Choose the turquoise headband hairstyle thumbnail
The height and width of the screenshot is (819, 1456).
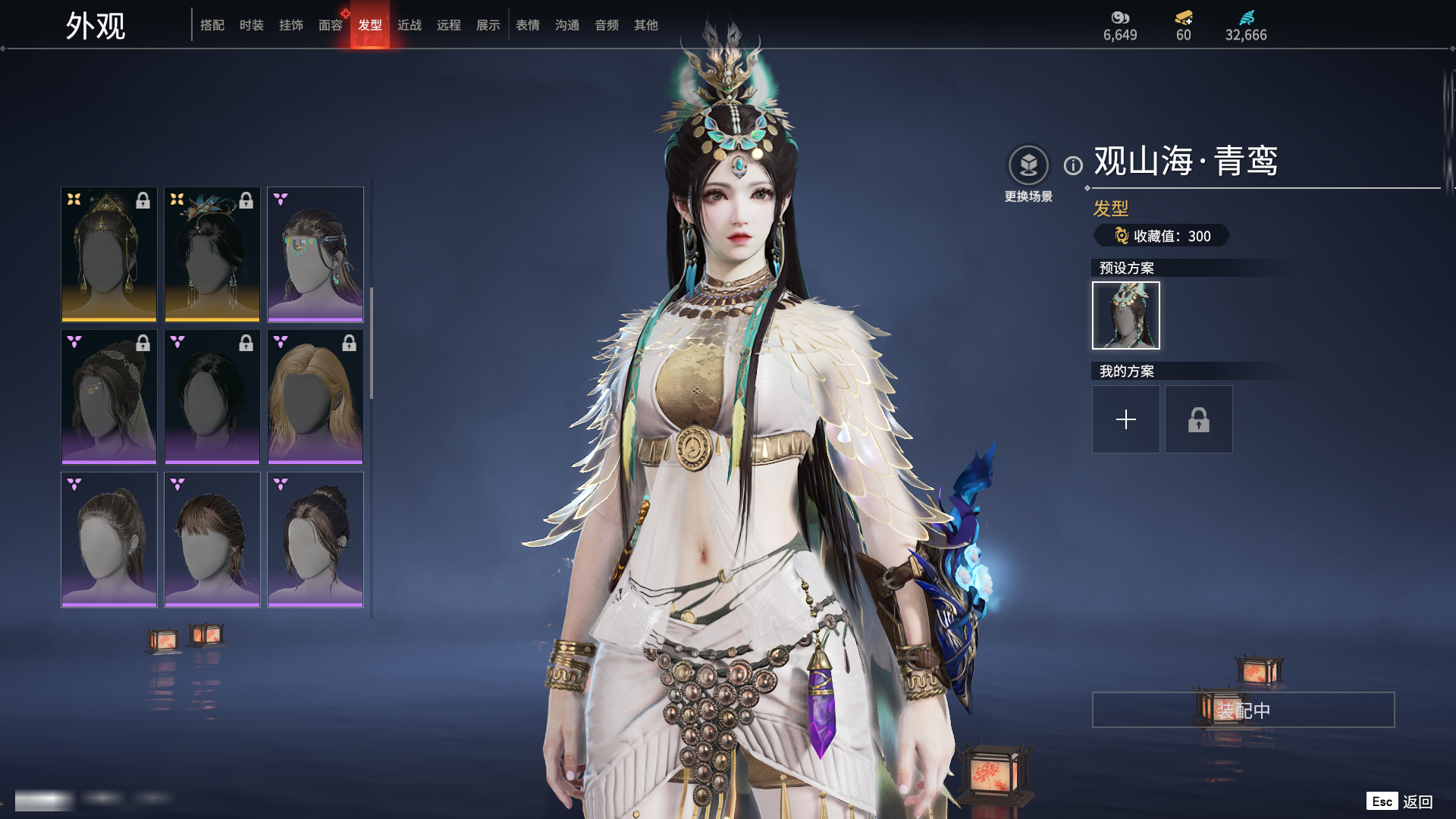(315, 254)
